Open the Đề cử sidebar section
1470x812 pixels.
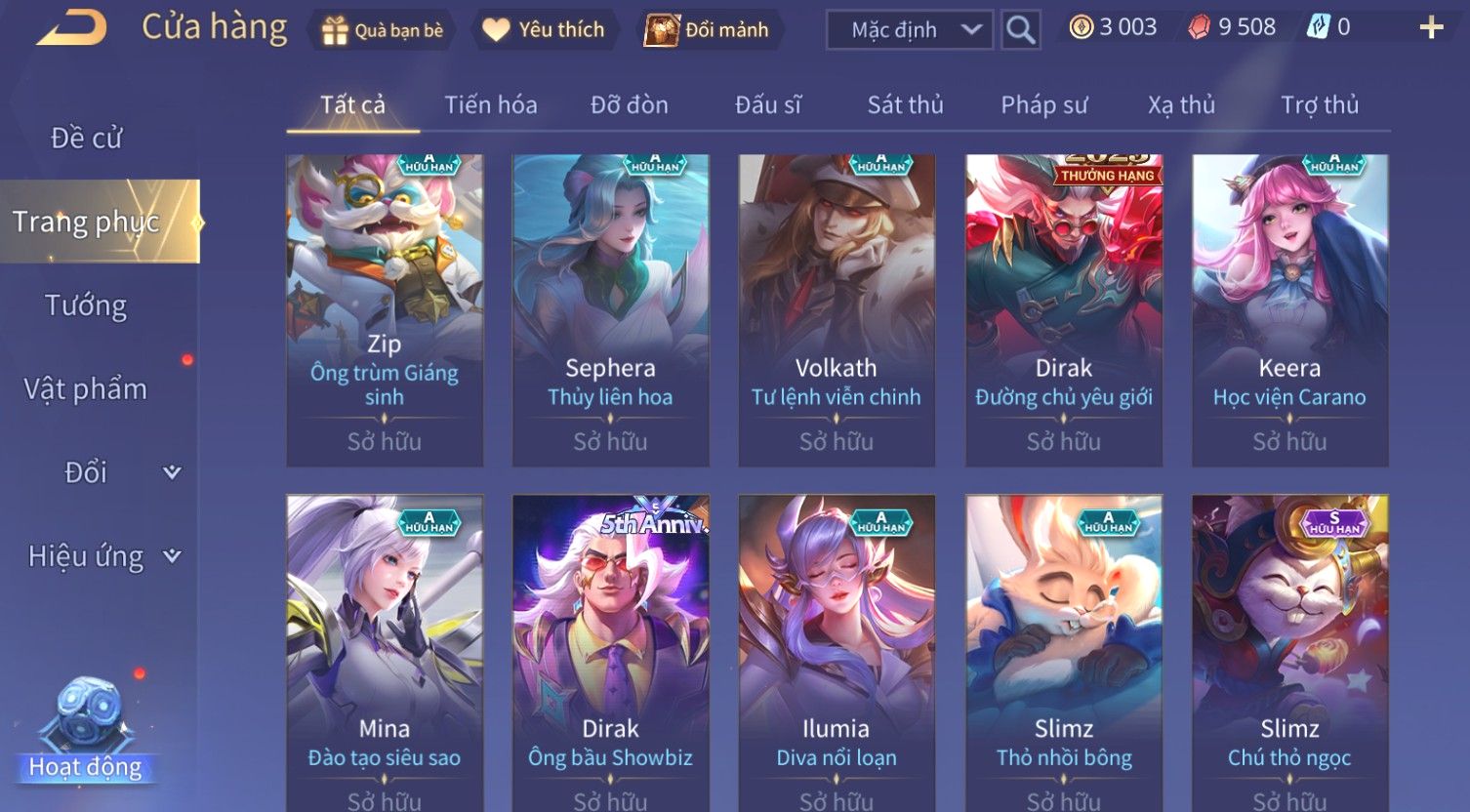pyautogui.click(x=87, y=139)
